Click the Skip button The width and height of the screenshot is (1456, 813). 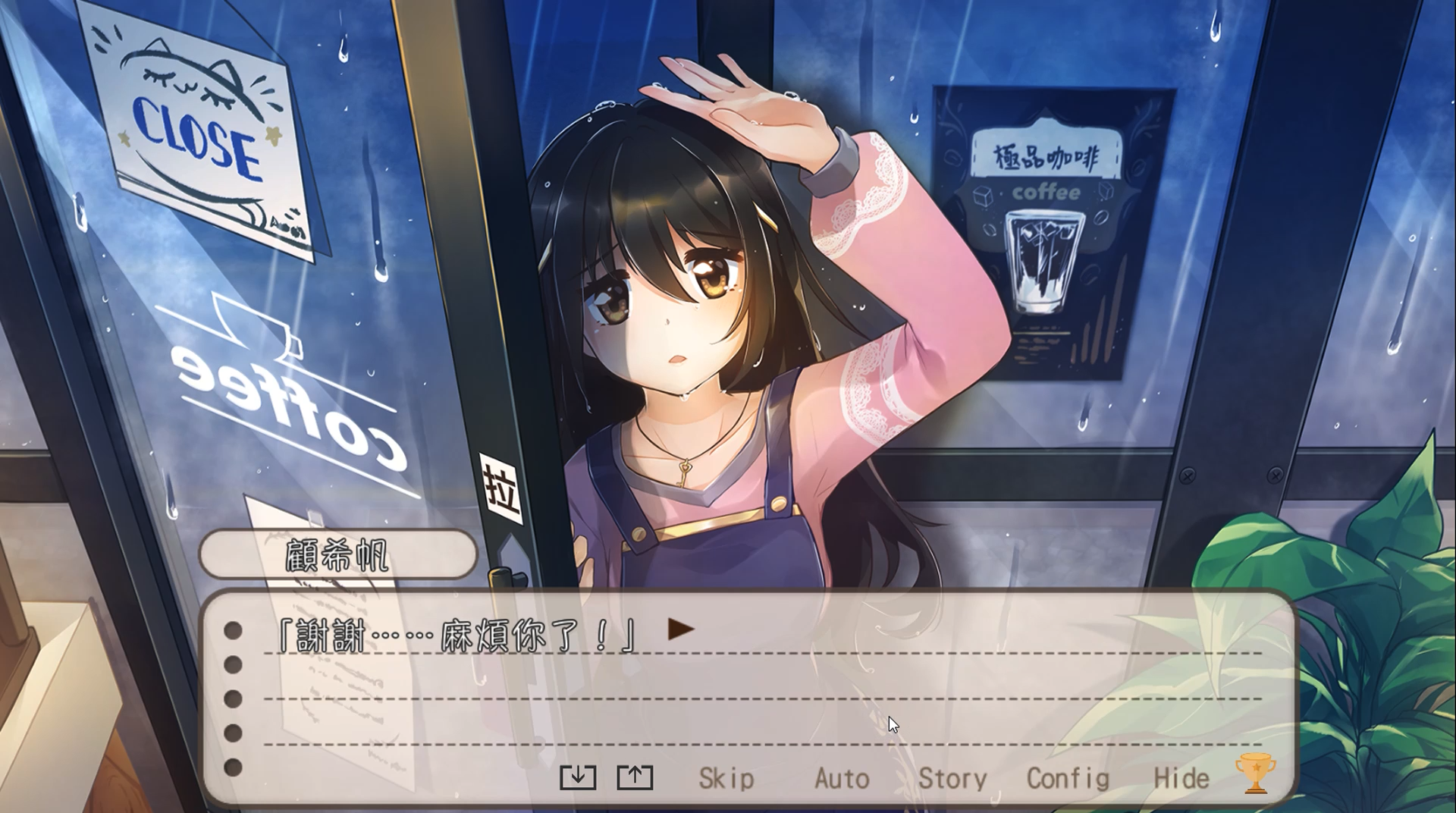click(x=726, y=778)
